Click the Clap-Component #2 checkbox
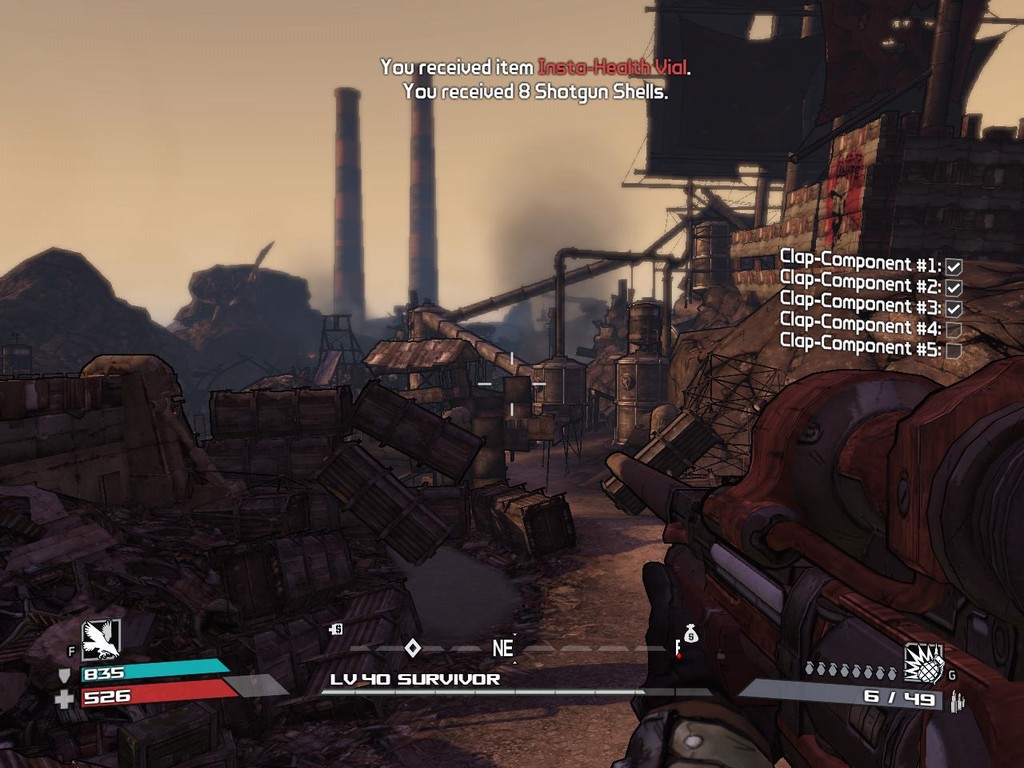The width and height of the screenshot is (1024, 768). [953, 288]
